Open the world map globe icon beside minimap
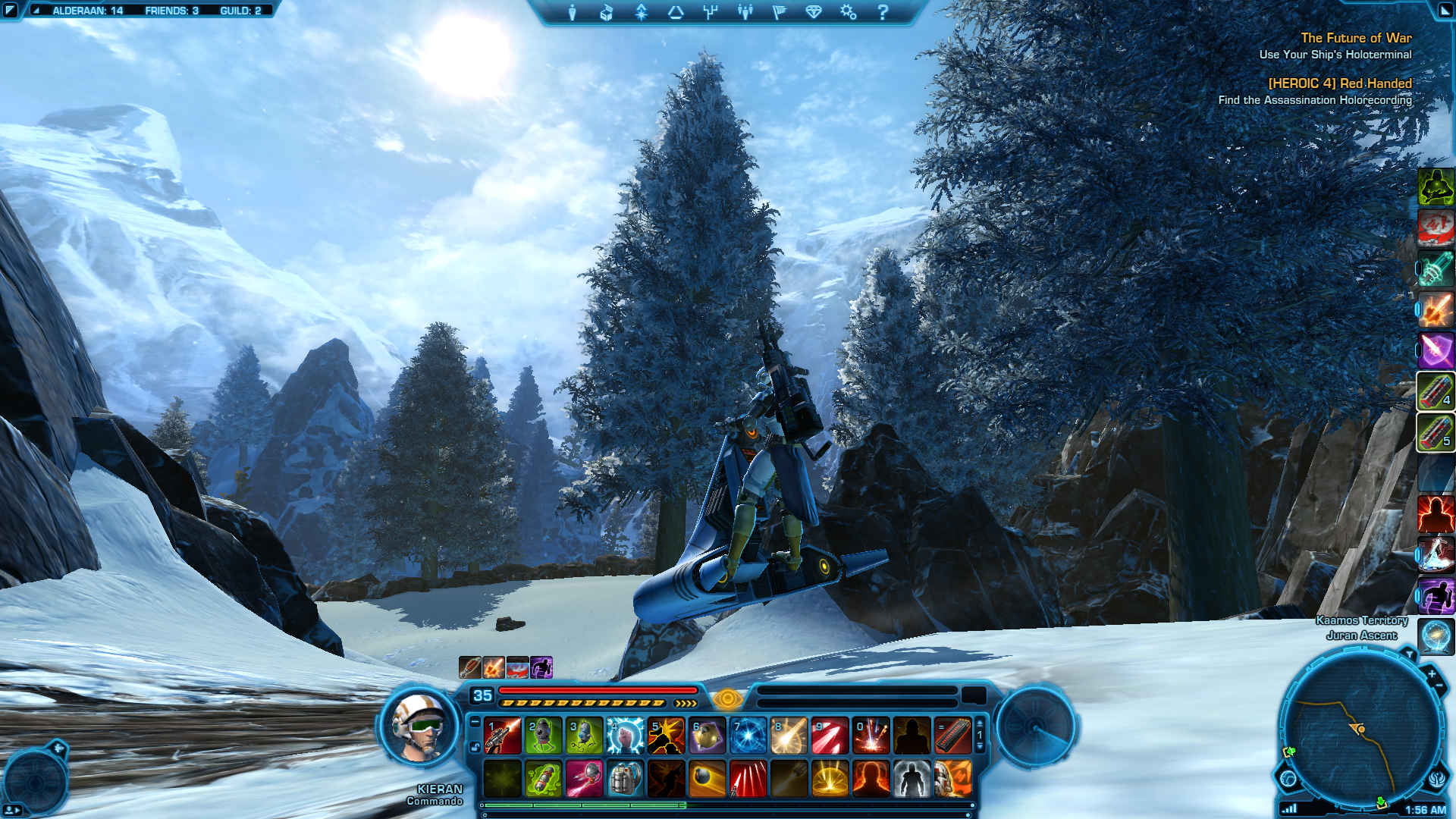1456x819 pixels. point(1288,779)
